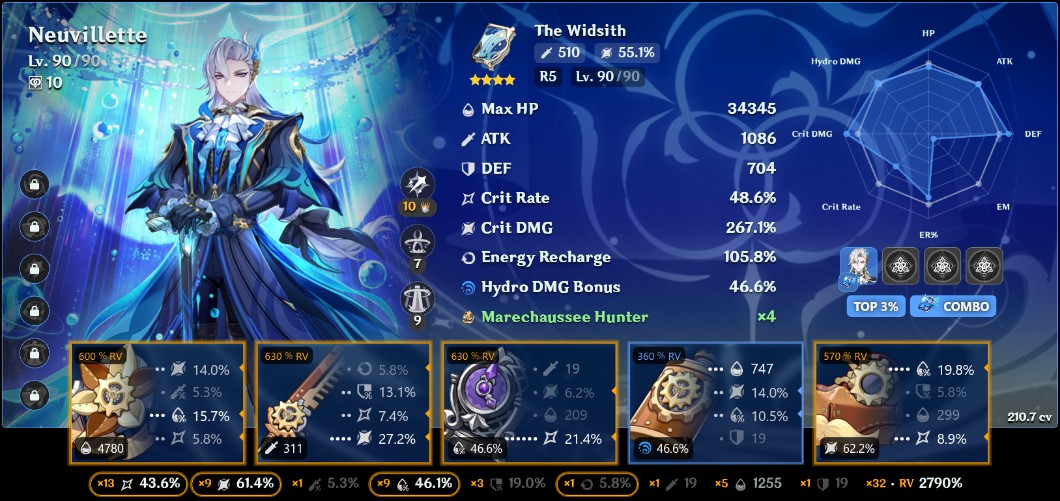Click the COMBO button
This screenshot has height=501, width=1060.
coord(953,306)
